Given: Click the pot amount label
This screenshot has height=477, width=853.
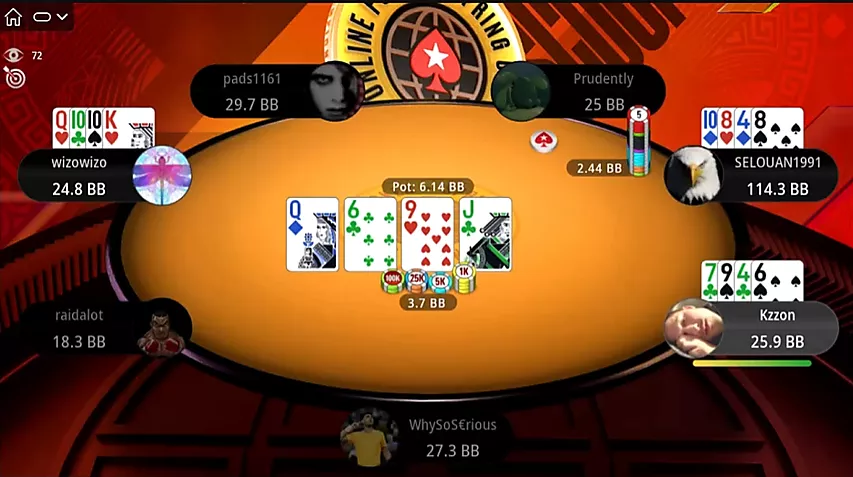Looking at the screenshot, I should [426, 187].
